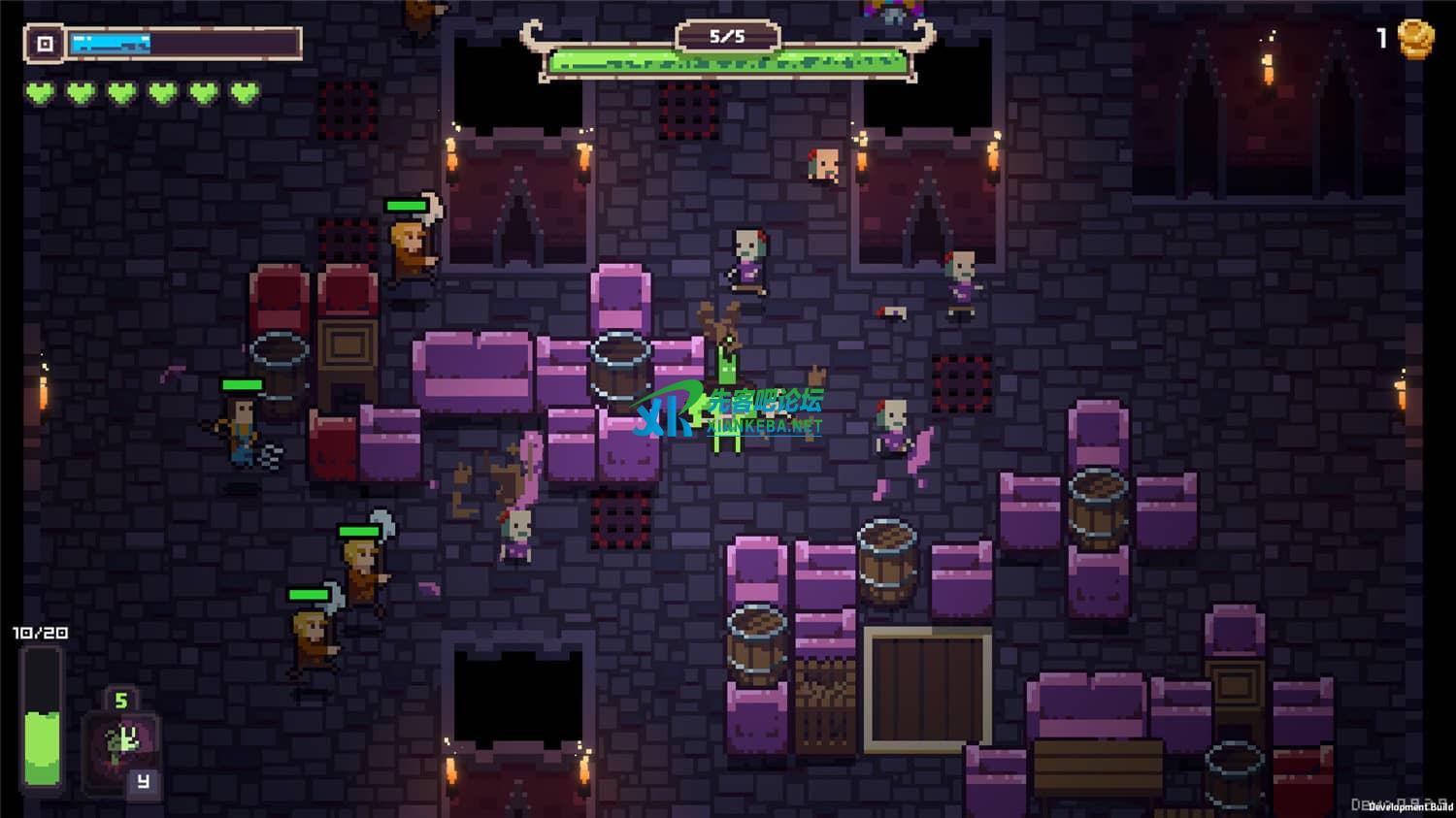Click the square emblem beside the blue bar
This screenshot has height=818, width=1456.
point(45,44)
